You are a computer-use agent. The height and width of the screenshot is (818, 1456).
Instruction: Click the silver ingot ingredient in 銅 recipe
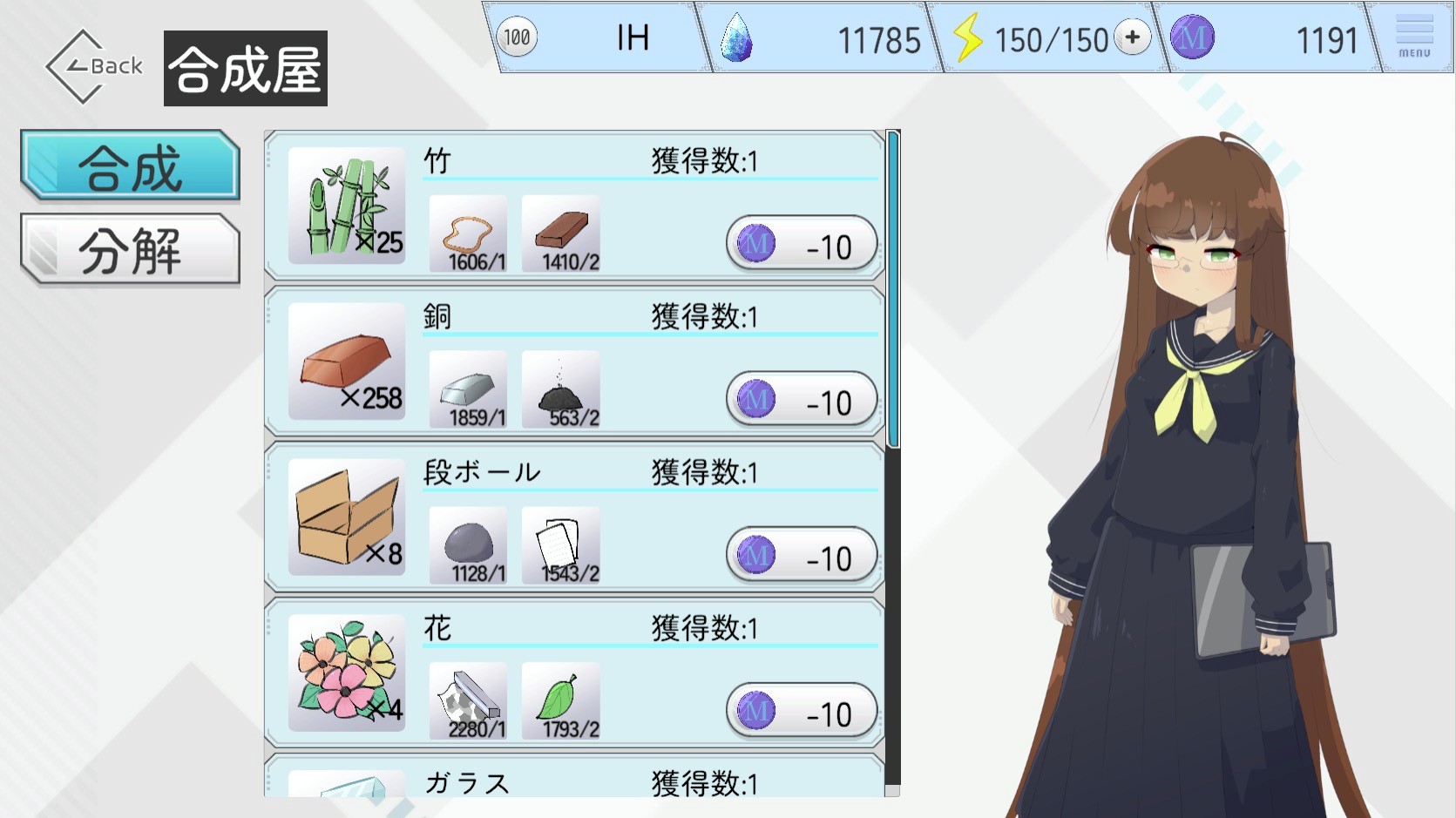point(468,389)
